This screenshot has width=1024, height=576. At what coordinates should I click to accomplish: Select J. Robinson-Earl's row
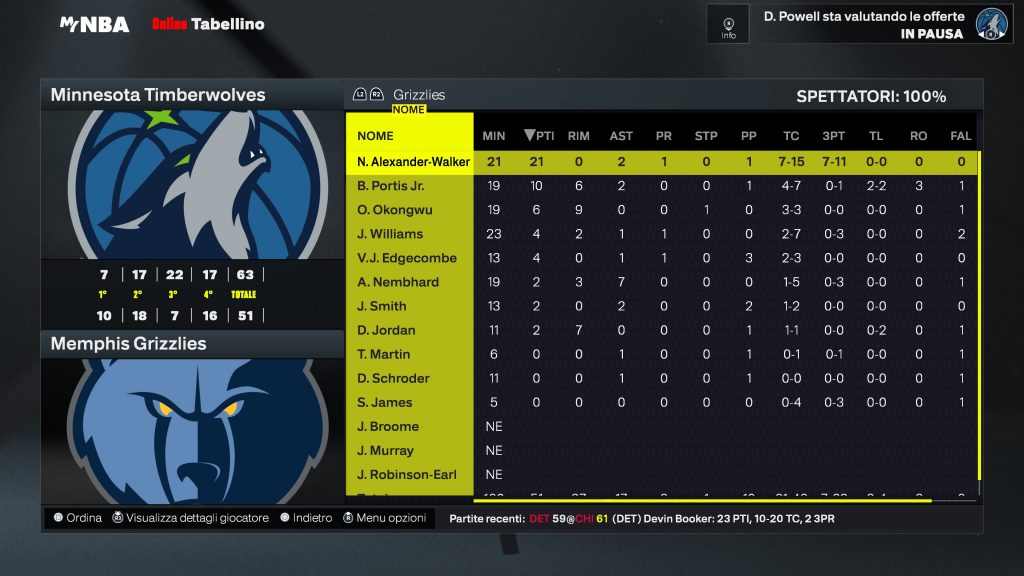(408, 474)
